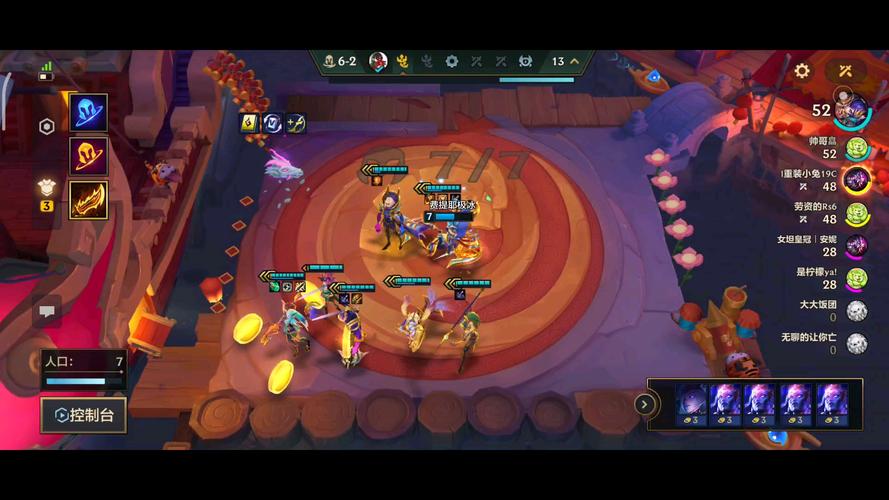The width and height of the screenshot is (889, 500).
Task: View eliminated player 无聊的让你亡
Action: click(857, 343)
